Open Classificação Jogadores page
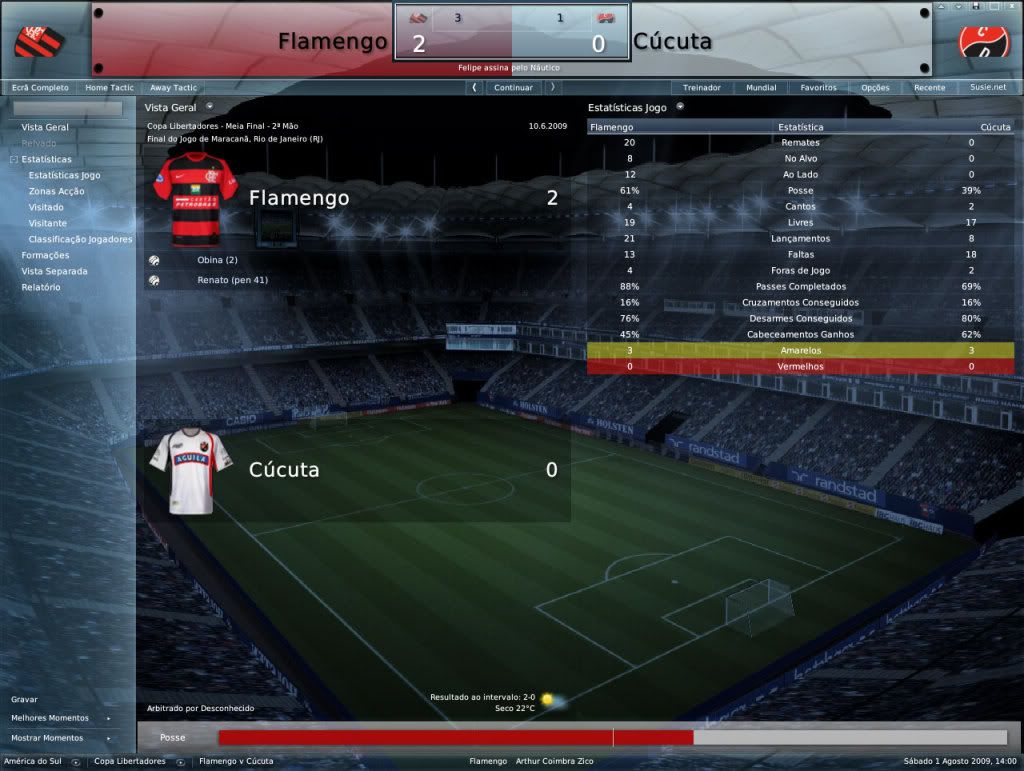The image size is (1024, 771). point(80,239)
